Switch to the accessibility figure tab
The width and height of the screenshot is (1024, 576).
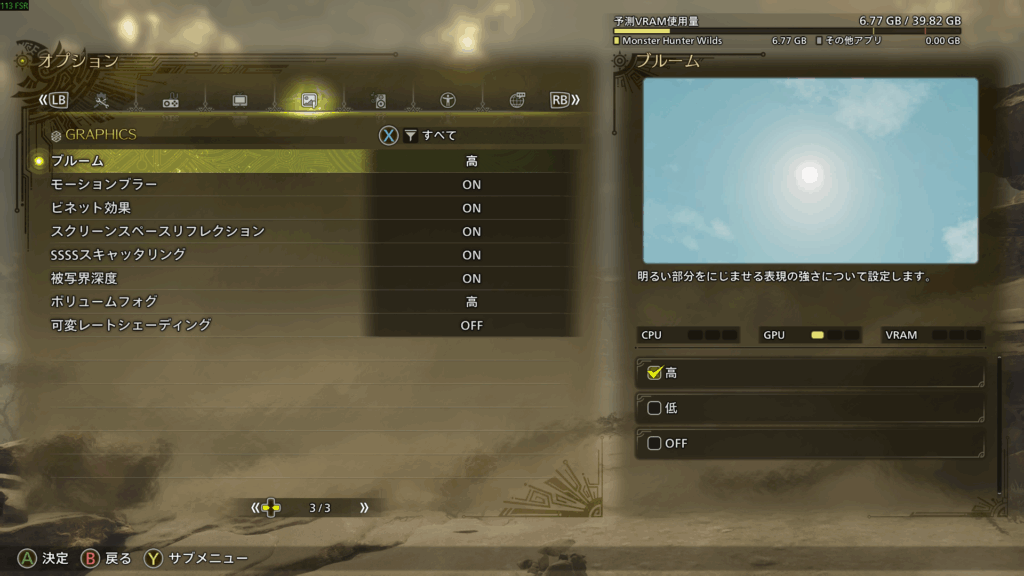[448, 100]
